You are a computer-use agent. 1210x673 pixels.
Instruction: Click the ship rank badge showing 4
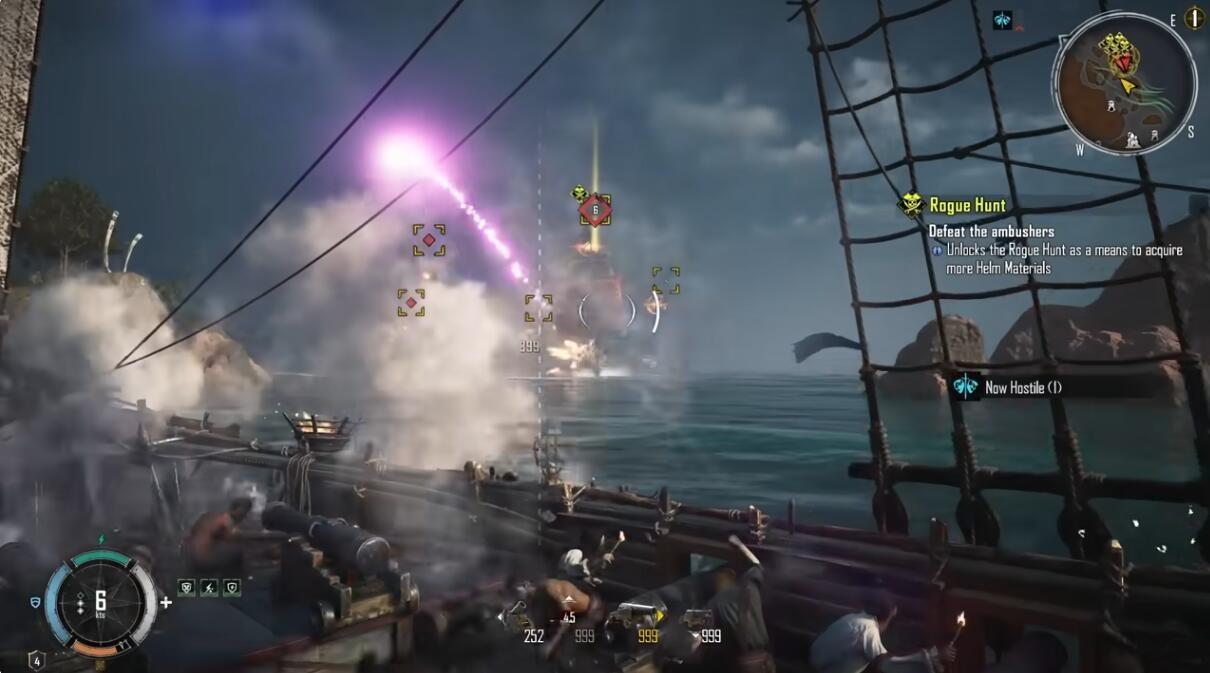tap(36, 660)
